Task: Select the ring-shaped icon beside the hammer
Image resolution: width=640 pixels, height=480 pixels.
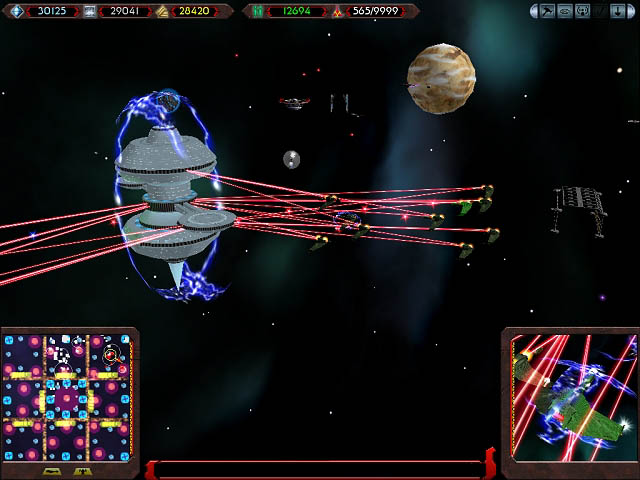Action: 565,11
